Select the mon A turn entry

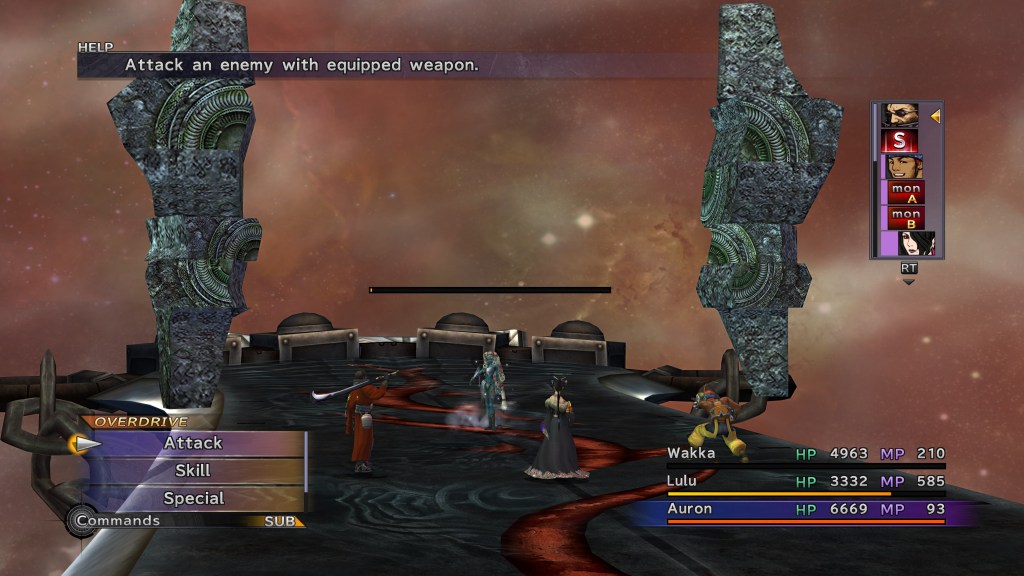point(906,193)
